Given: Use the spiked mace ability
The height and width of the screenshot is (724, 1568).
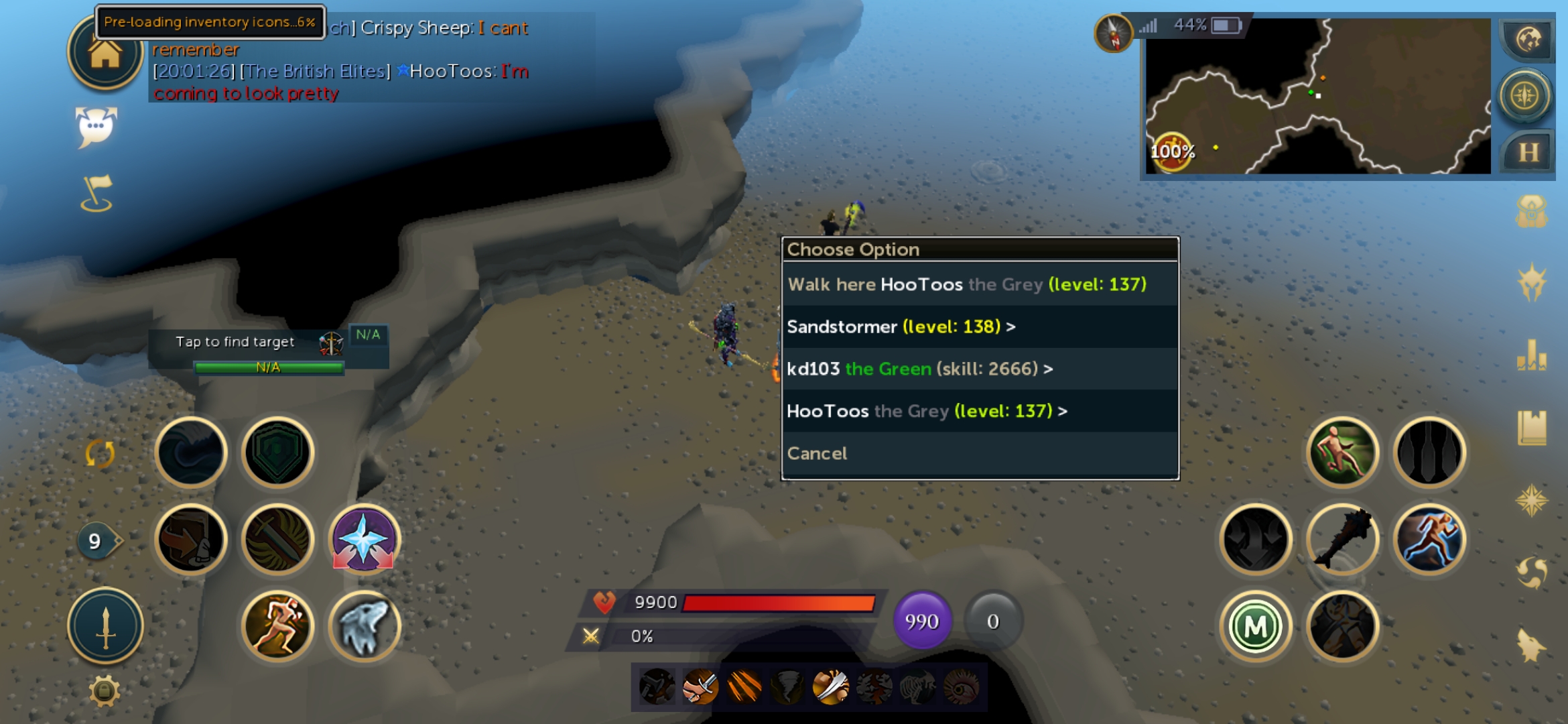Looking at the screenshot, I should [1342, 540].
